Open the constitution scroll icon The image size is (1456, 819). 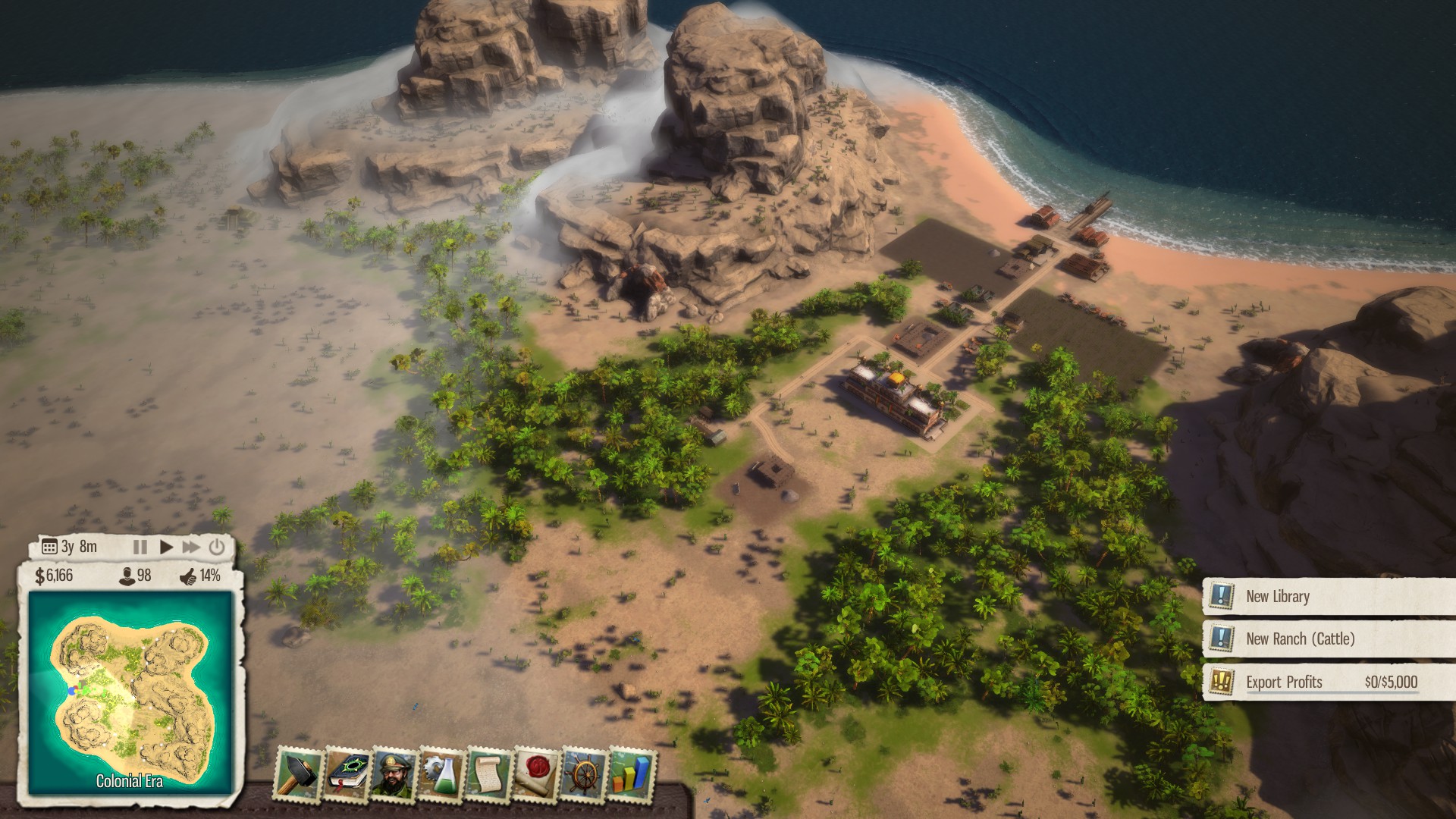click(x=488, y=773)
